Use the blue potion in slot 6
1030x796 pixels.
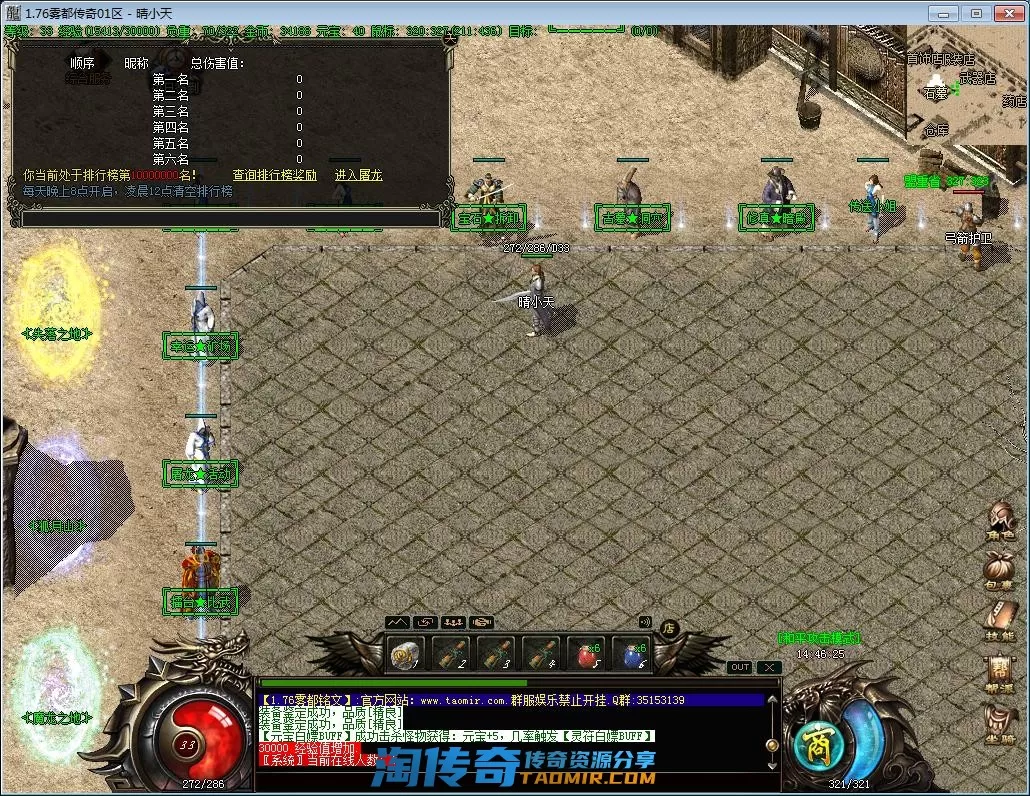point(631,653)
